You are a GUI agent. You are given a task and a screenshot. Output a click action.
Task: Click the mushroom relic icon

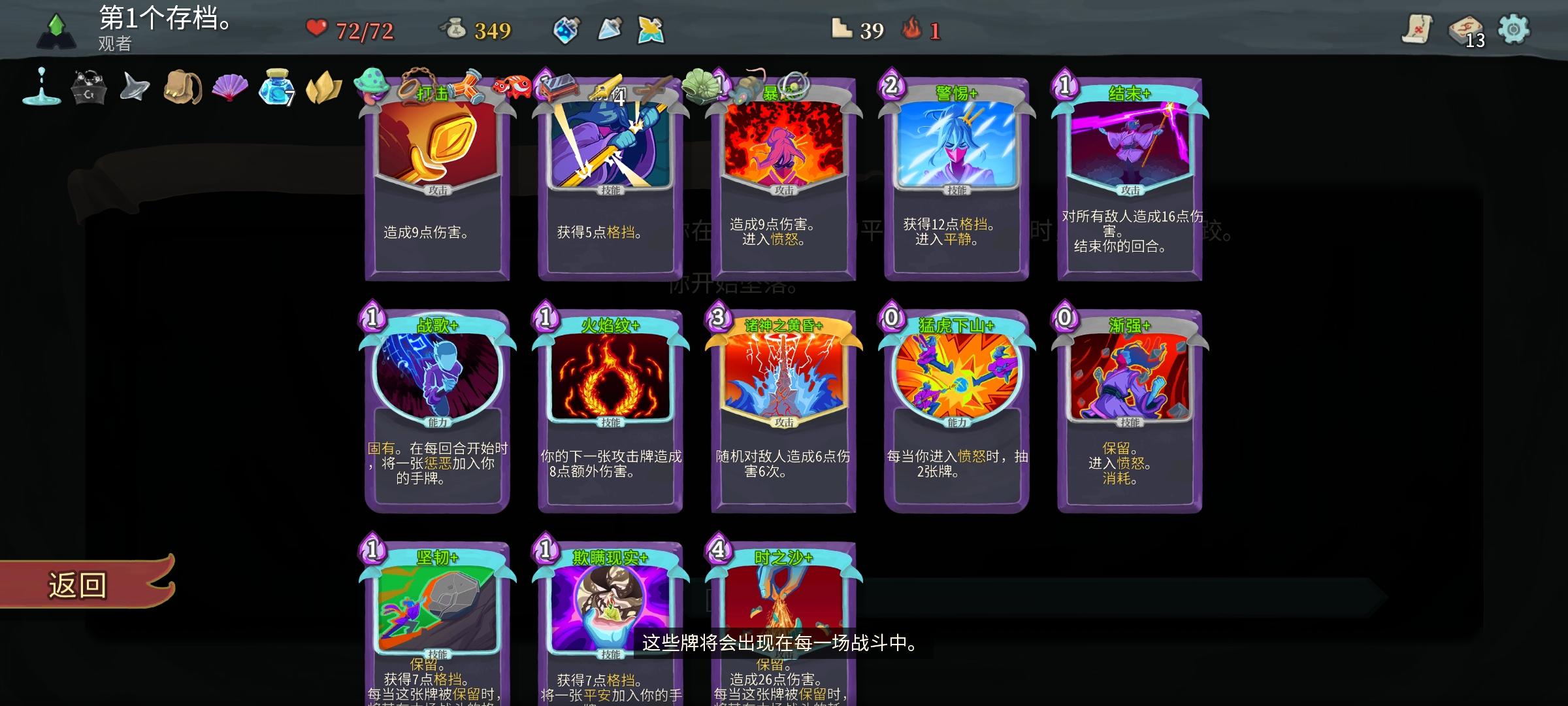pos(369,84)
